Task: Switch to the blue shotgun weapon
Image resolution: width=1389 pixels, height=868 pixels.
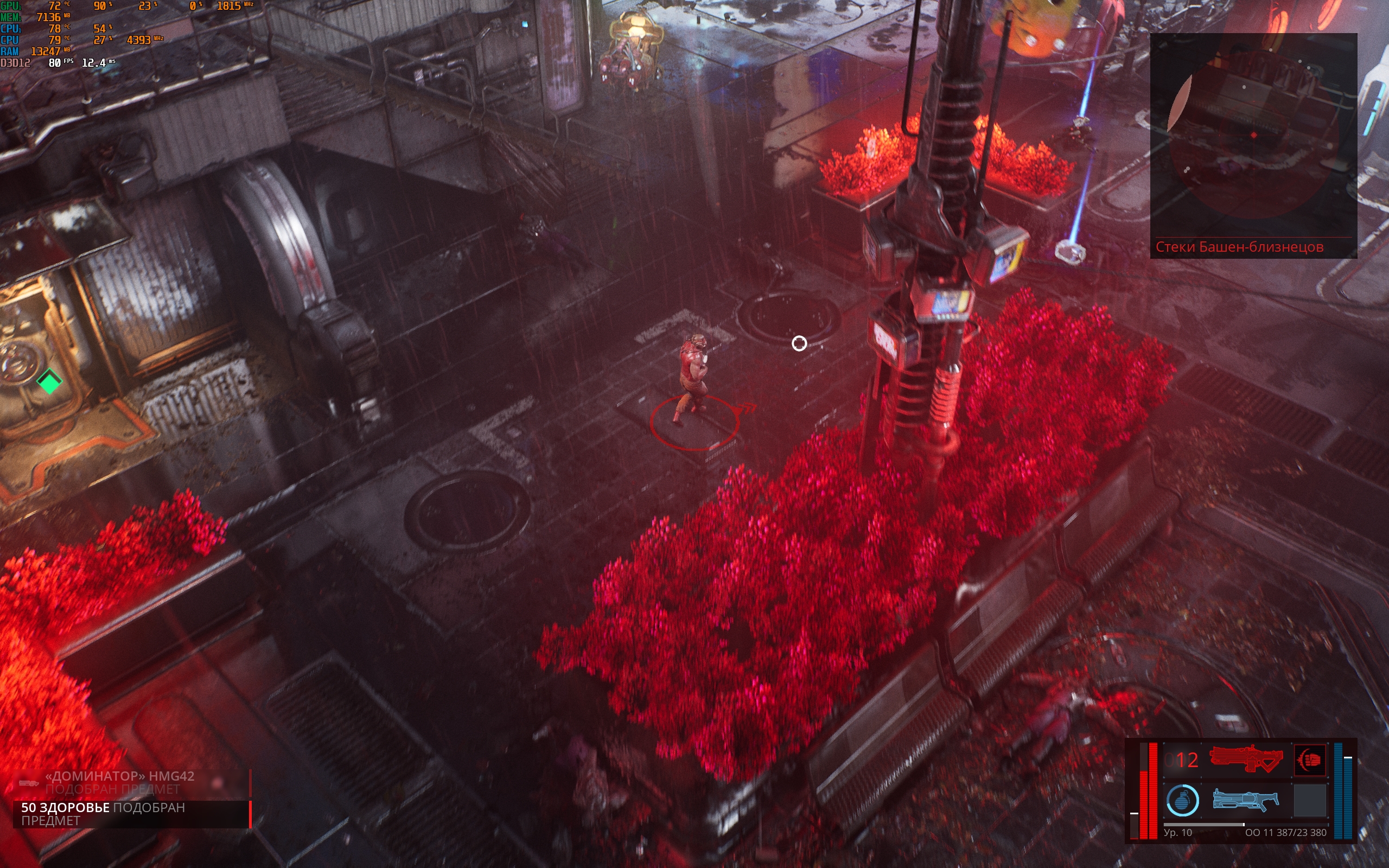Action: coord(1246,800)
